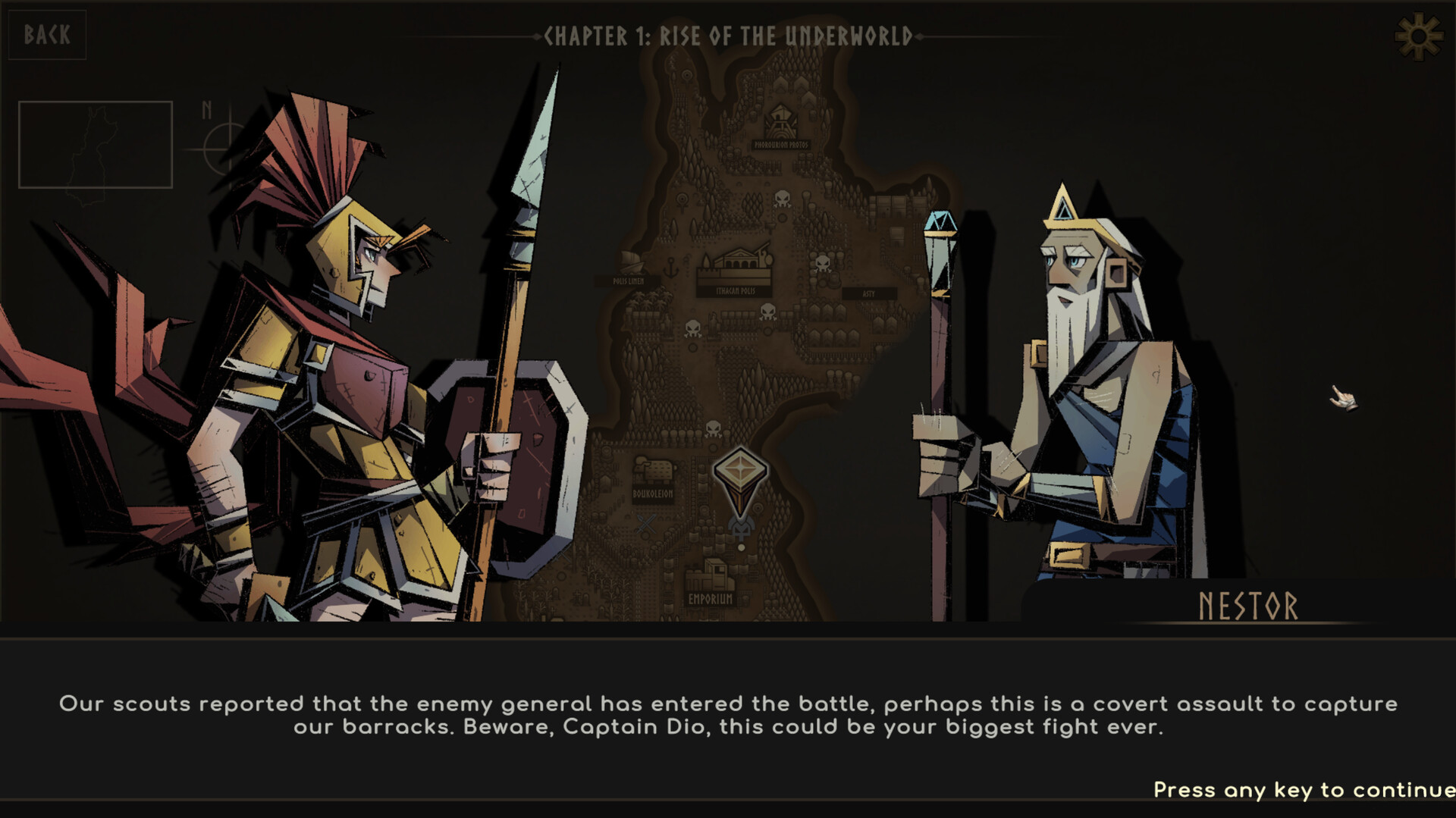
Task: Click the anchor icon by the harbor
Action: click(x=672, y=266)
